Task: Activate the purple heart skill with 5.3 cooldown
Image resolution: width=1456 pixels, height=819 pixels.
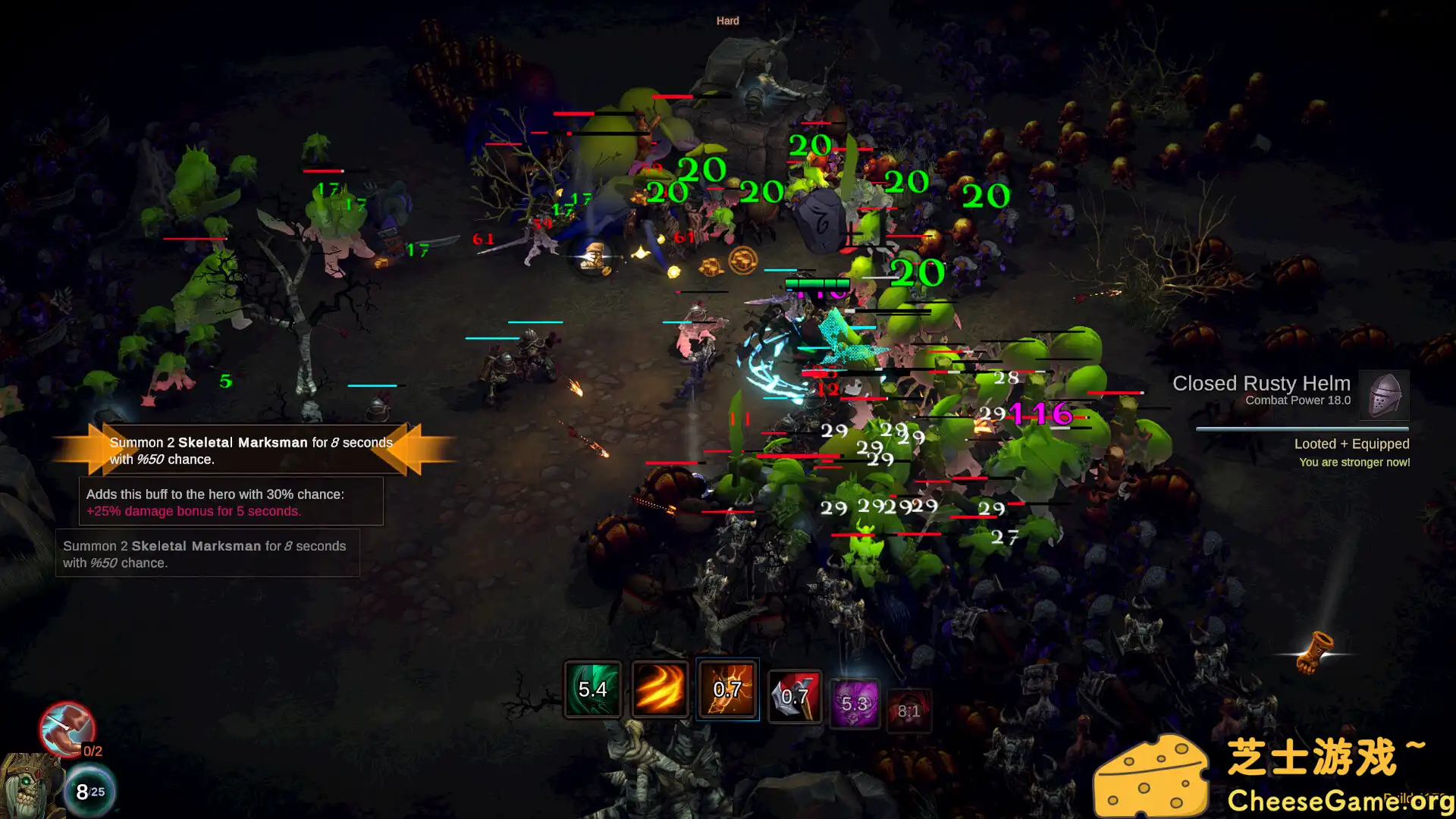Action: [857, 704]
